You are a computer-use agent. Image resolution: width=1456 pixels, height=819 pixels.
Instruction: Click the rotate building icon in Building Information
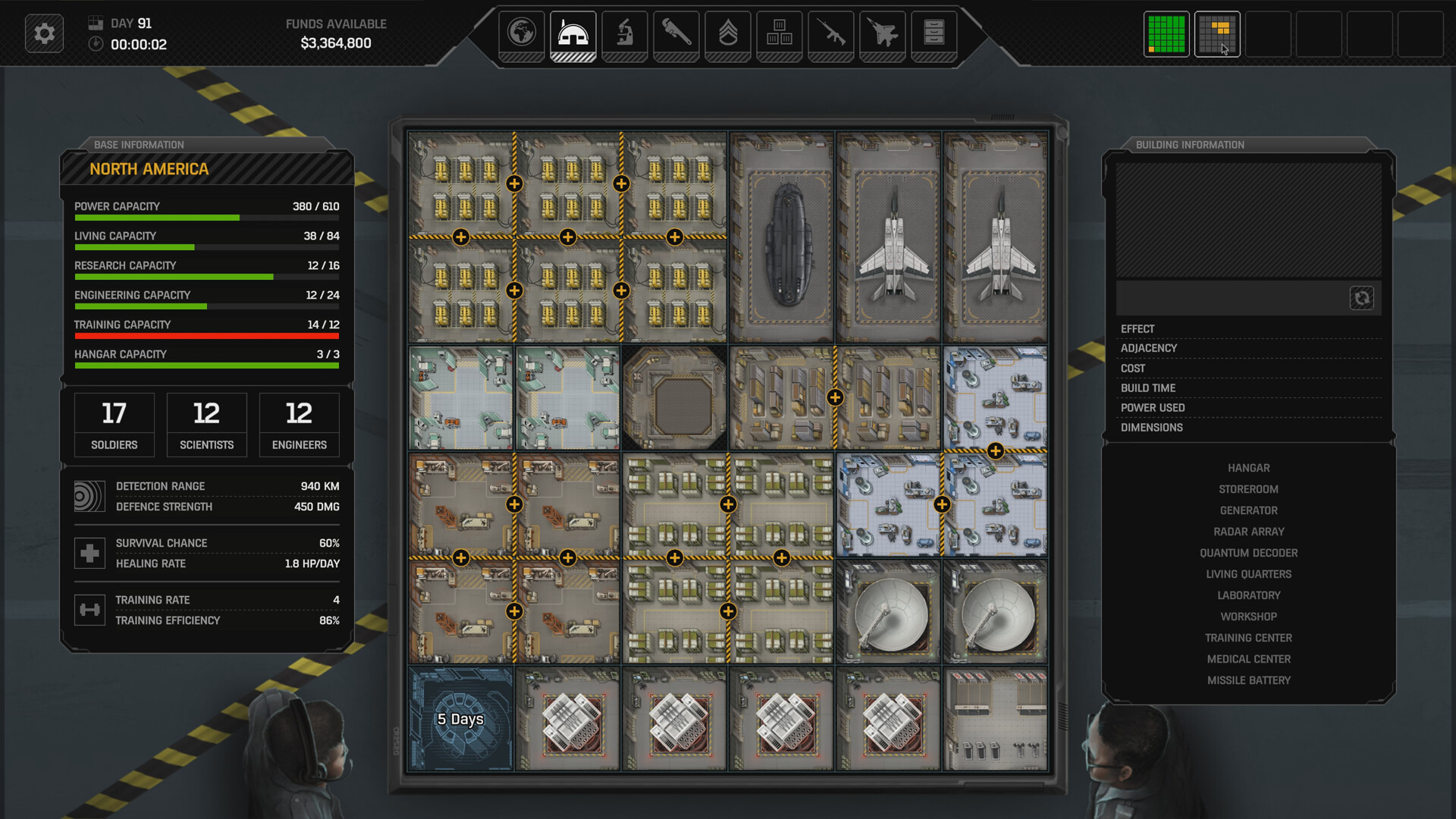tap(1363, 298)
